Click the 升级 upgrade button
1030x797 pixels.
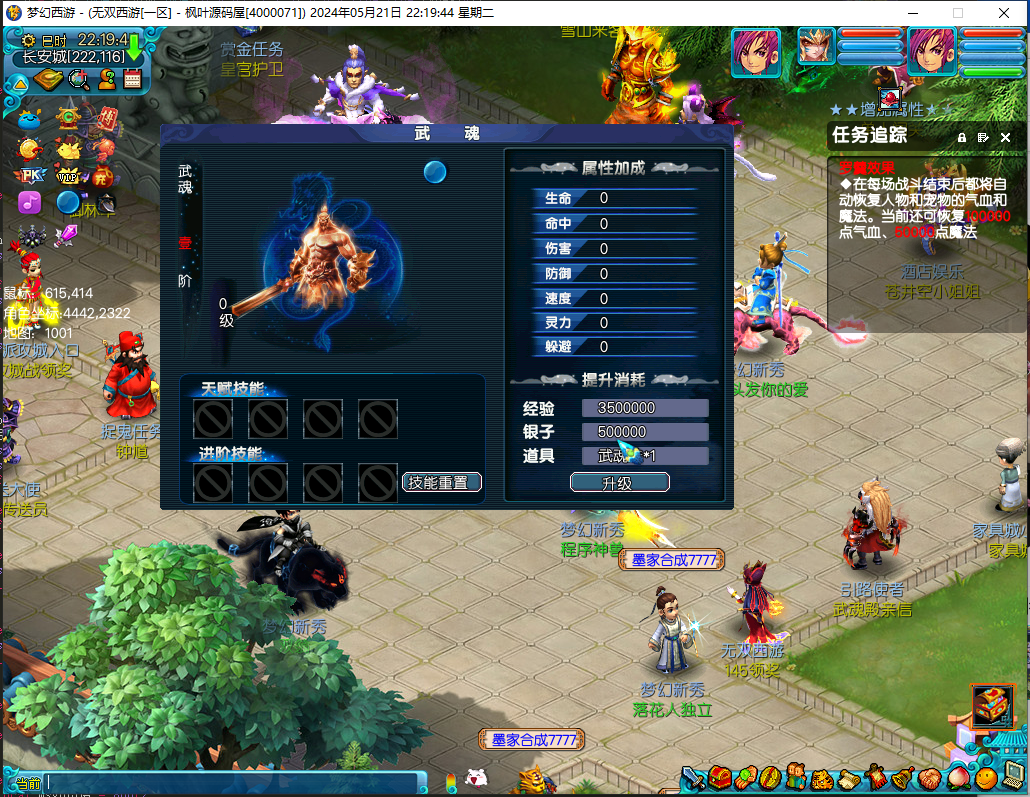click(x=619, y=483)
